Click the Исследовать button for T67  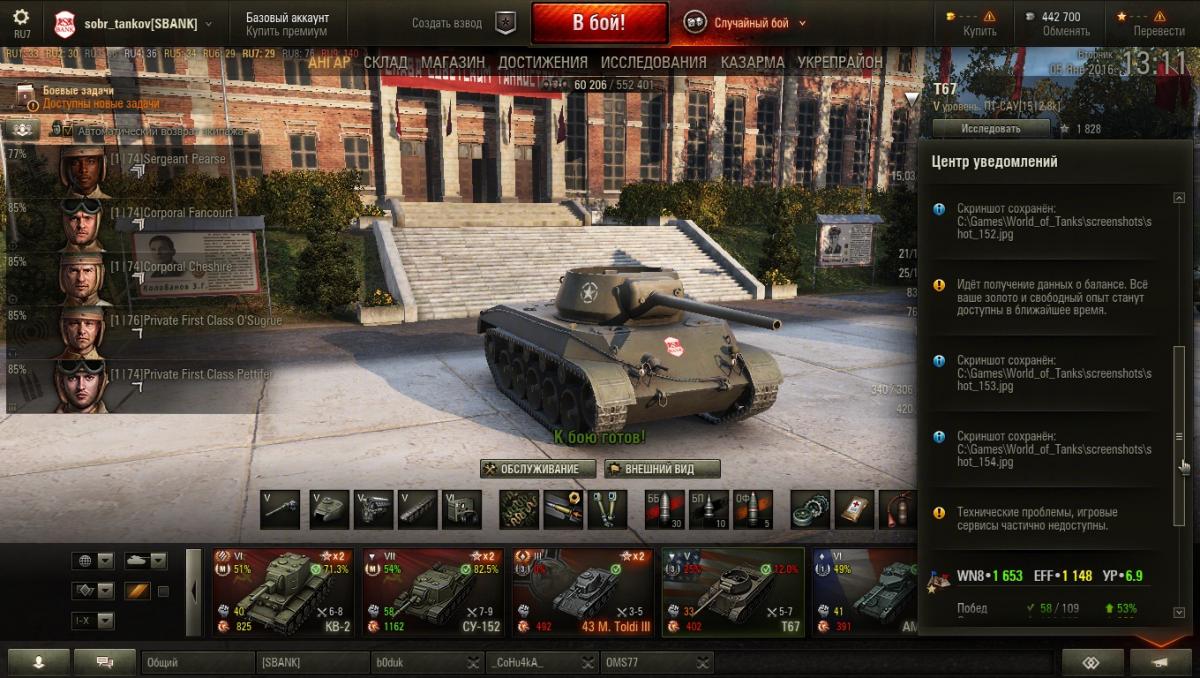991,128
